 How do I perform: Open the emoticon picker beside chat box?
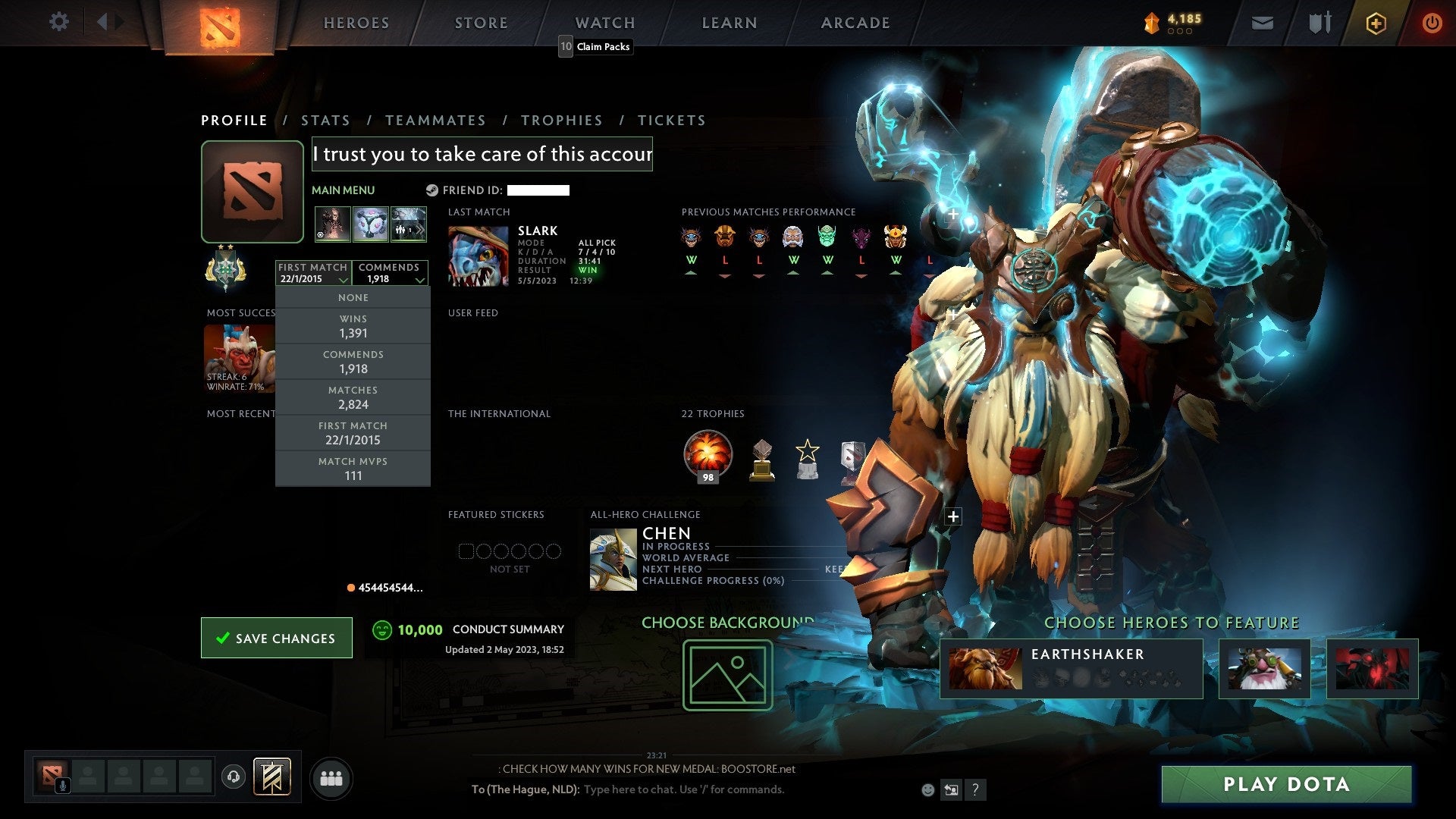click(927, 789)
